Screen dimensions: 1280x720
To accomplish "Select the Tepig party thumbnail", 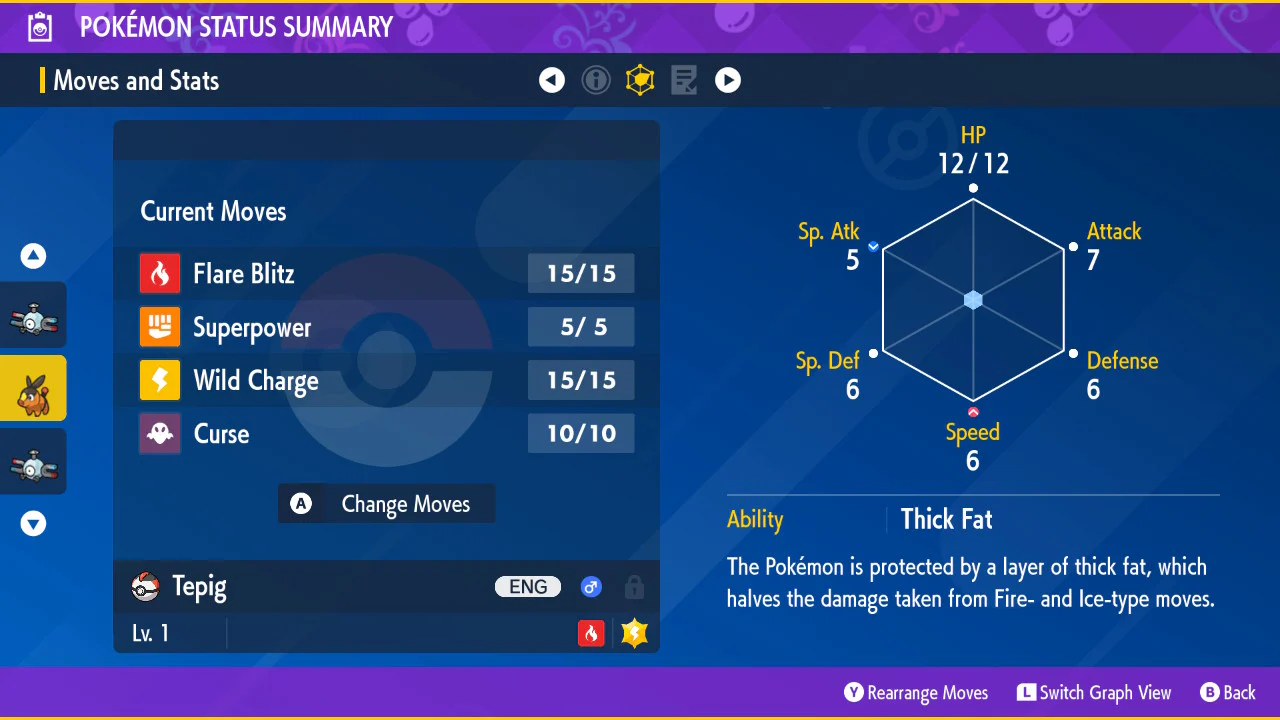I will point(33,388).
